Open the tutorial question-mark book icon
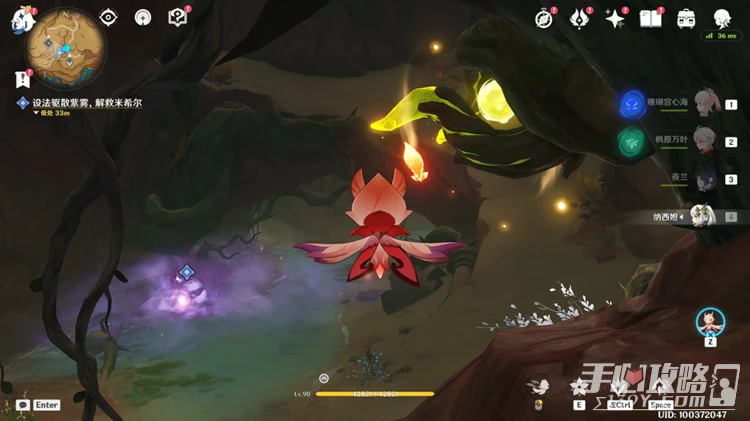 point(178,17)
